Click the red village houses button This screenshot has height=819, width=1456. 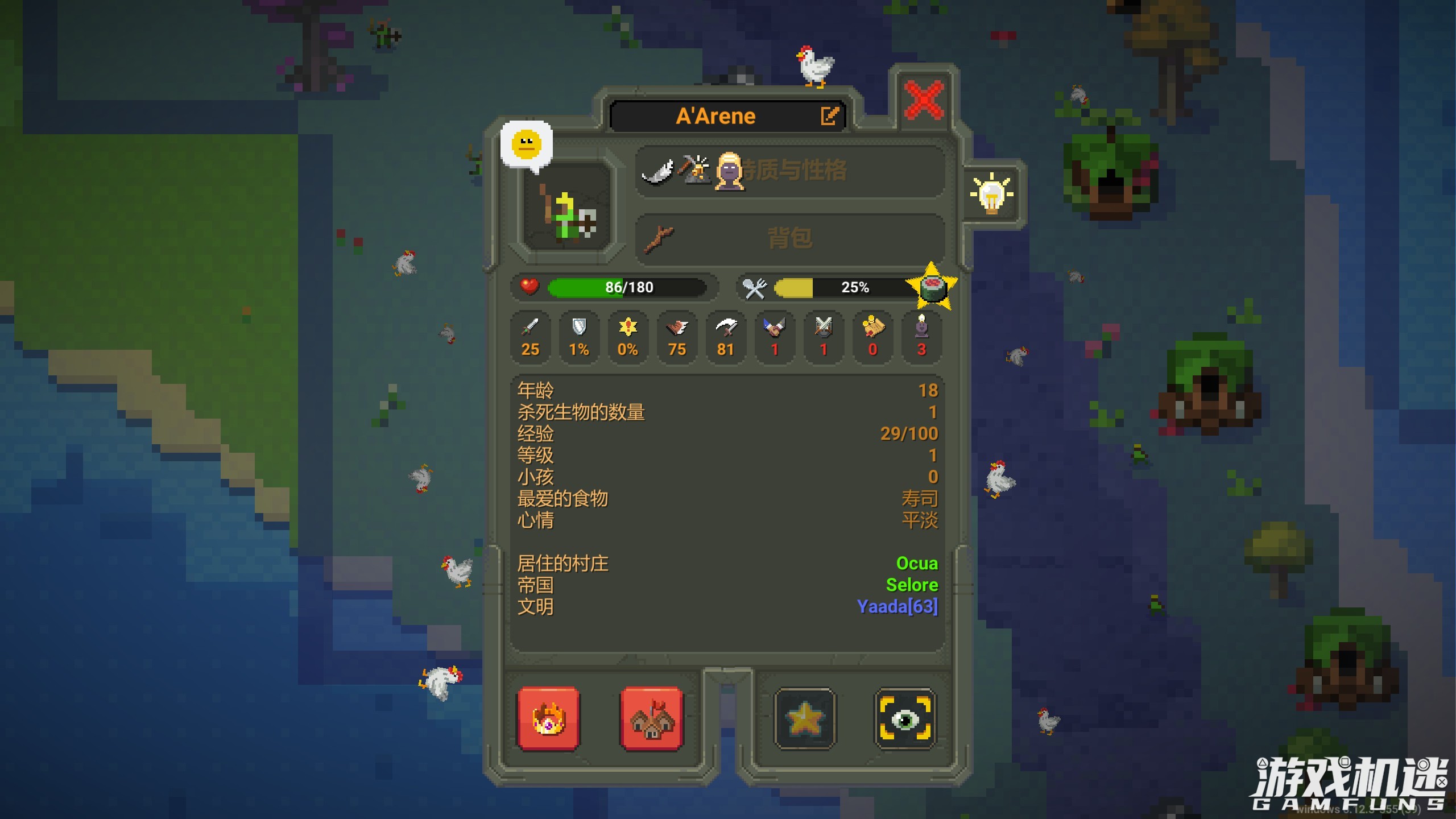pos(651,718)
